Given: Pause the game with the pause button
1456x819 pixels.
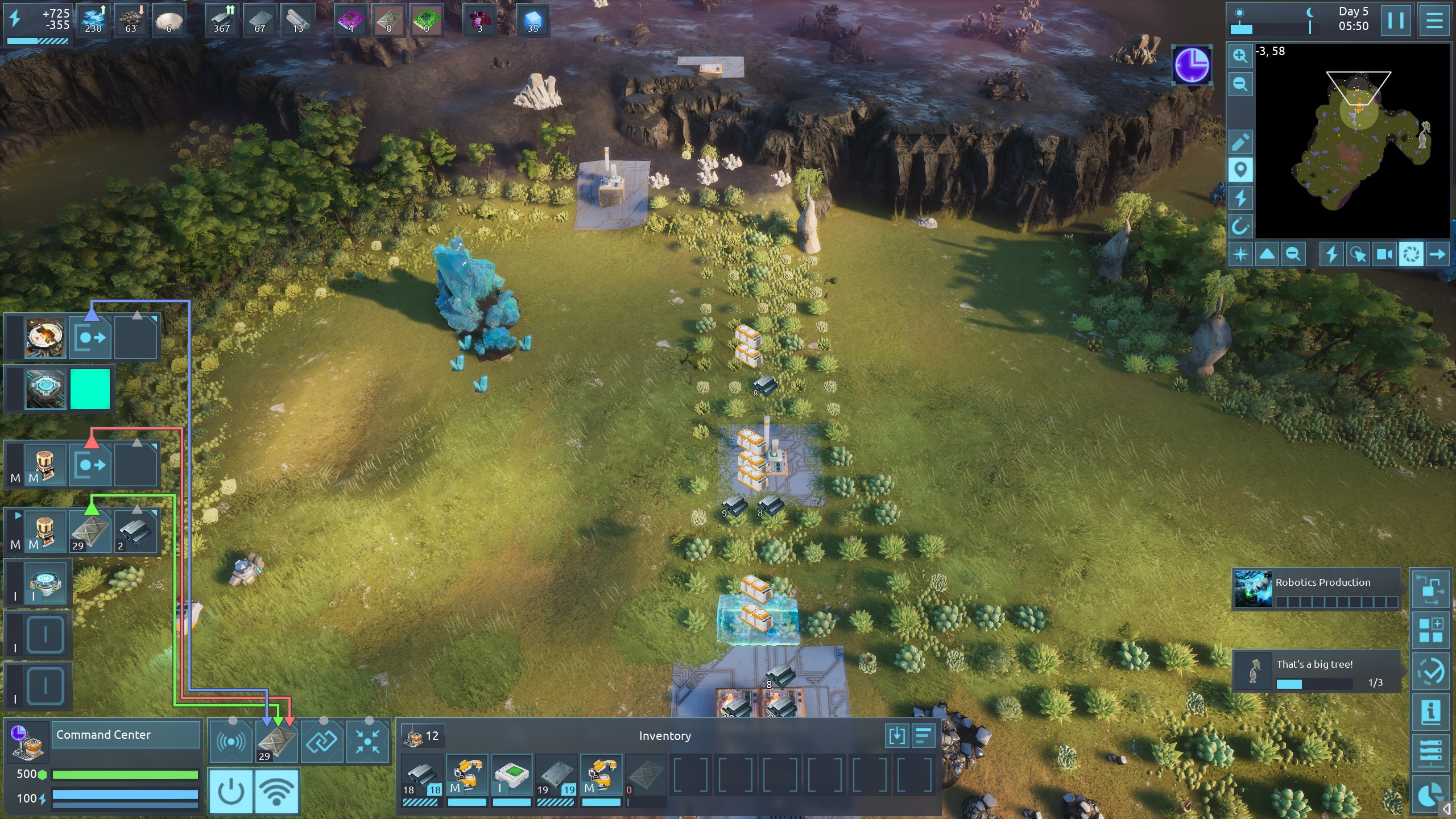Looking at the screenshot, I should (1396, 20).
